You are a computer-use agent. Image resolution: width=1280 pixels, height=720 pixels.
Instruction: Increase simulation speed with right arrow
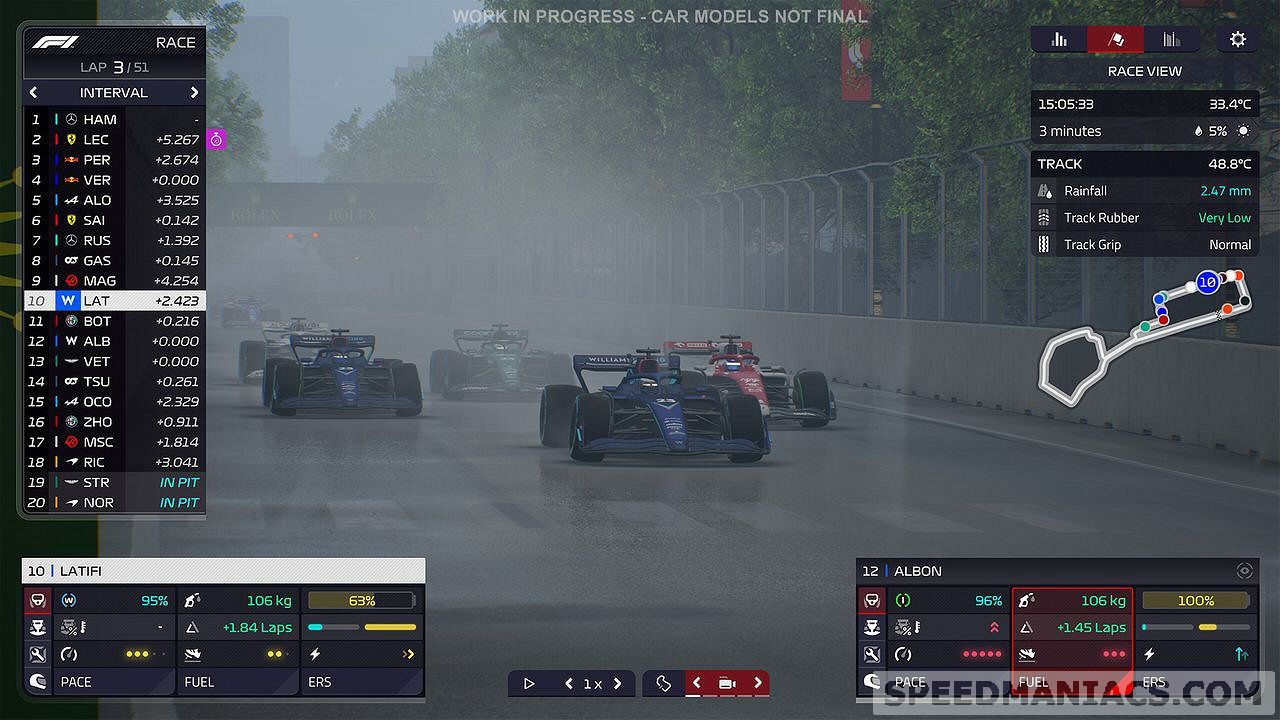click(x=618, y=684)
